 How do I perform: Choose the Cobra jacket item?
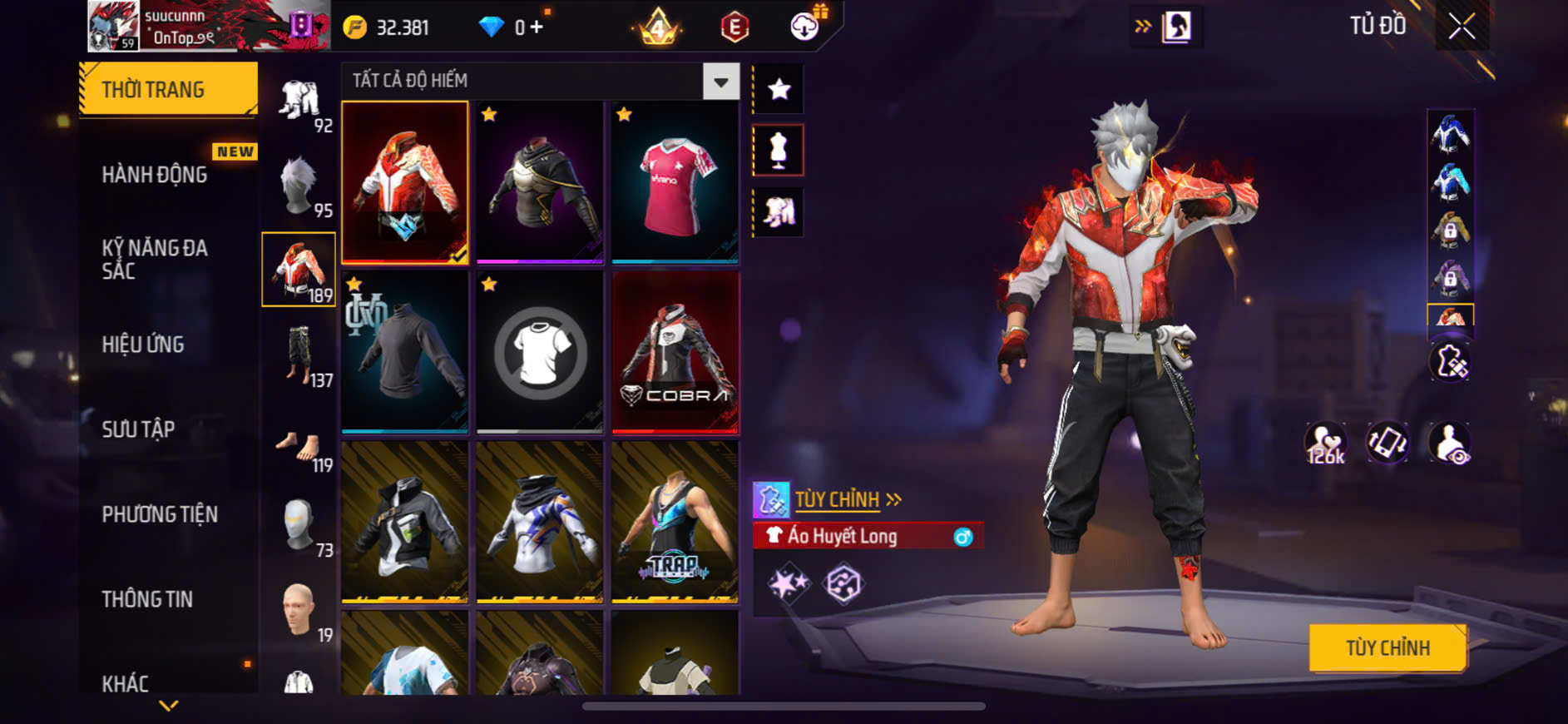[x=675, y=352]
